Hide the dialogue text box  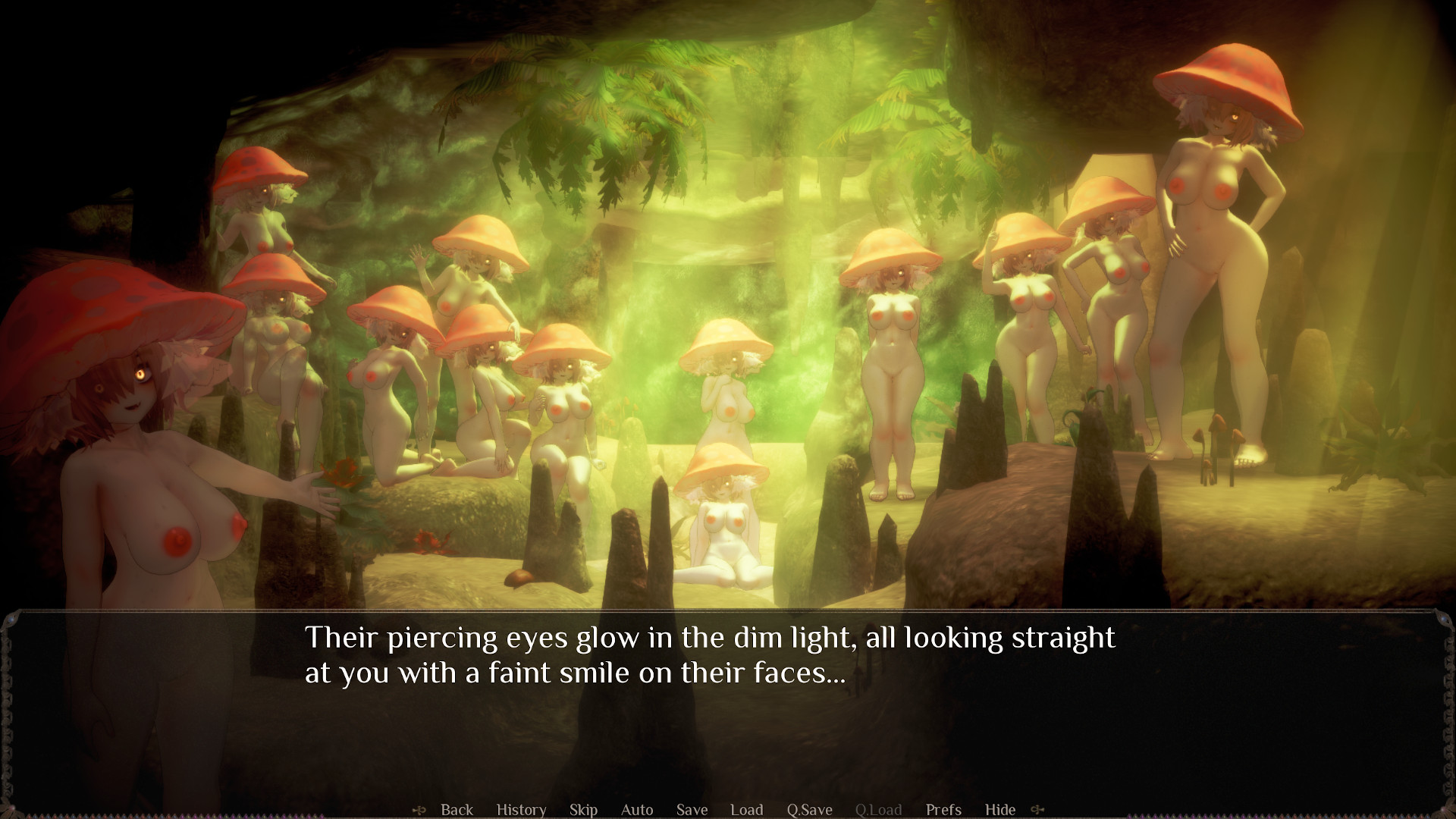(x=999, y=809)
